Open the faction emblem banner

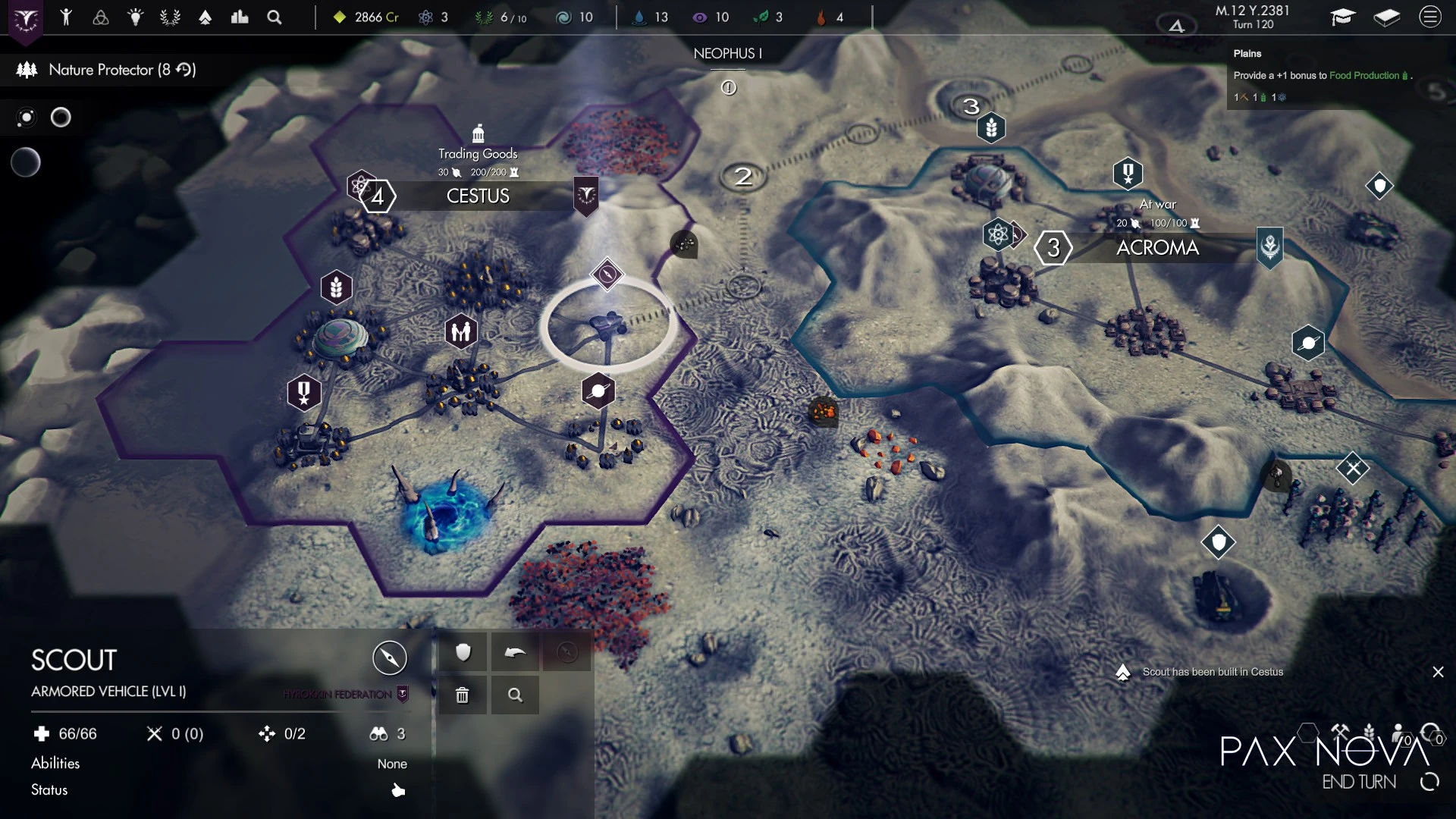[26, 19]
